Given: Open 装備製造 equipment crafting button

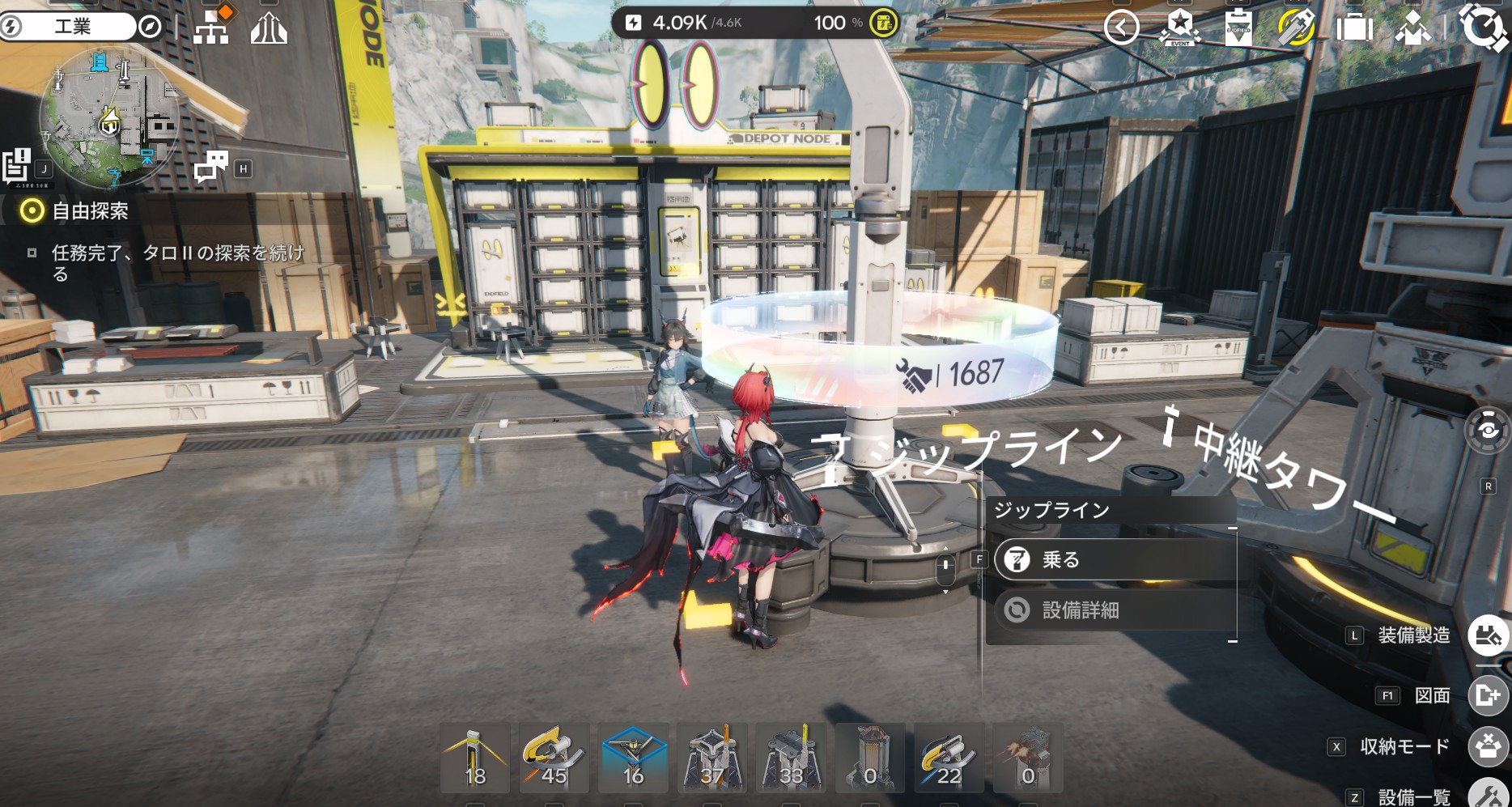Looking at the screenshot, I should (x=1488, y=635).
